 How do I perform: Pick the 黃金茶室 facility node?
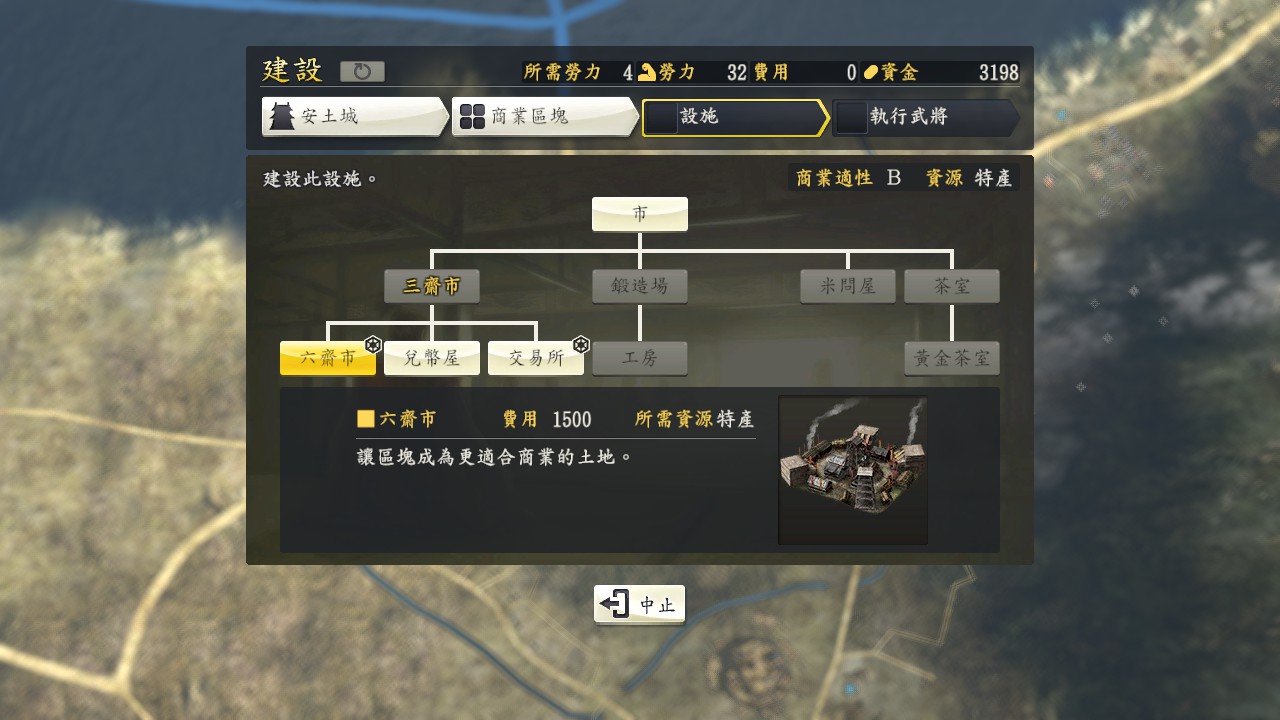pyautogui.click(x=951, y=357)
